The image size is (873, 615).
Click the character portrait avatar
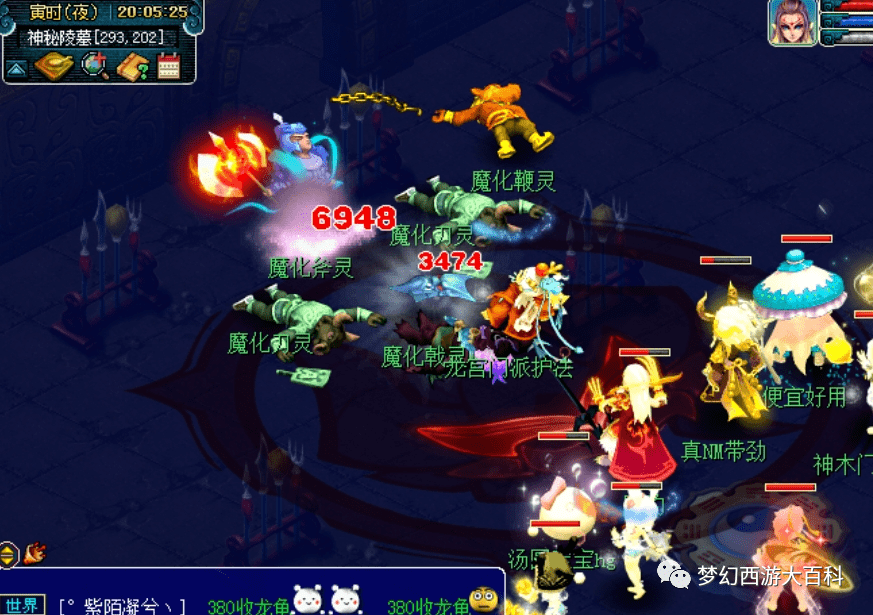[x=792, y=22]
